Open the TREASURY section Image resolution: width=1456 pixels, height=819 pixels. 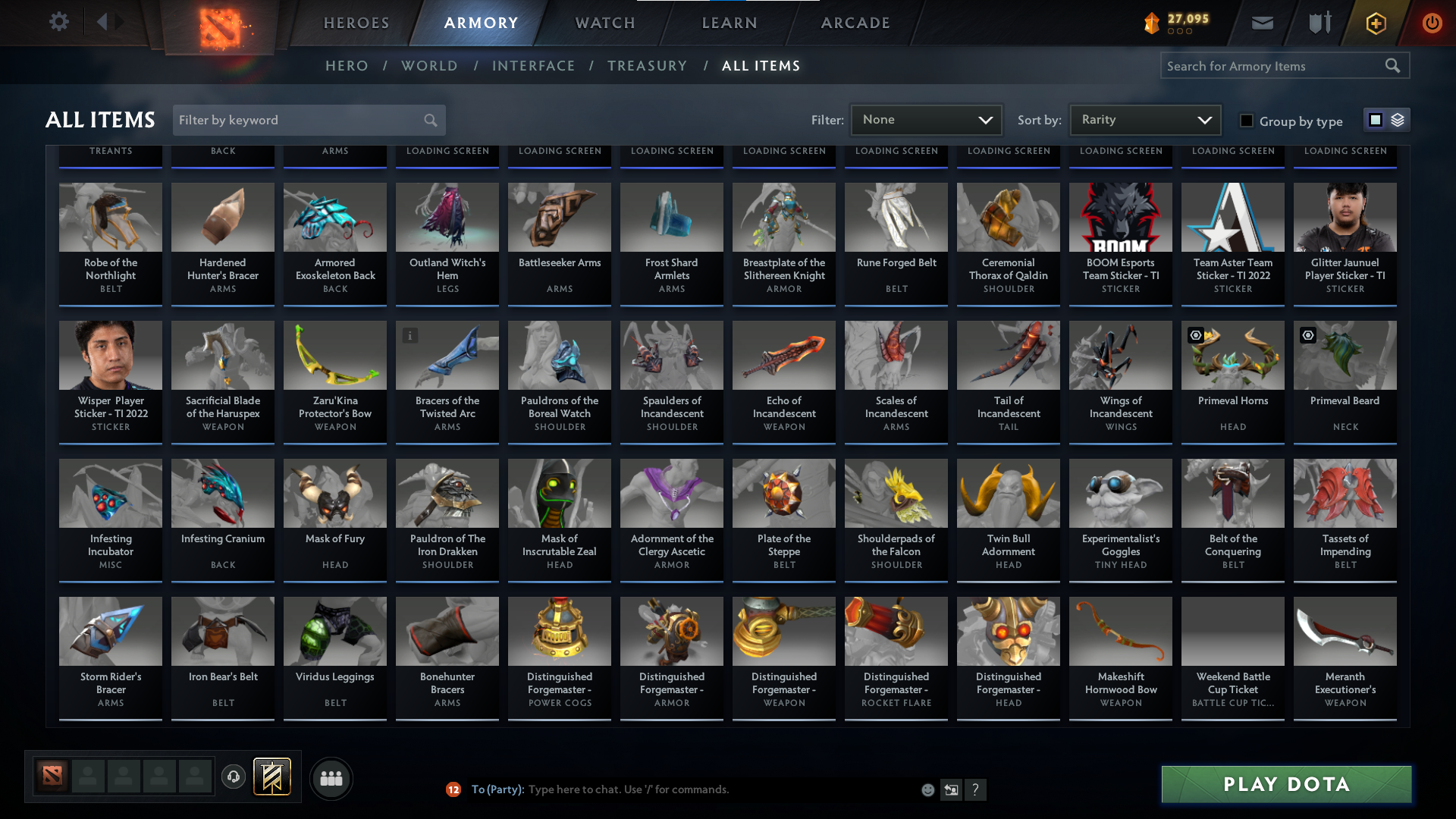pos(647,66)
